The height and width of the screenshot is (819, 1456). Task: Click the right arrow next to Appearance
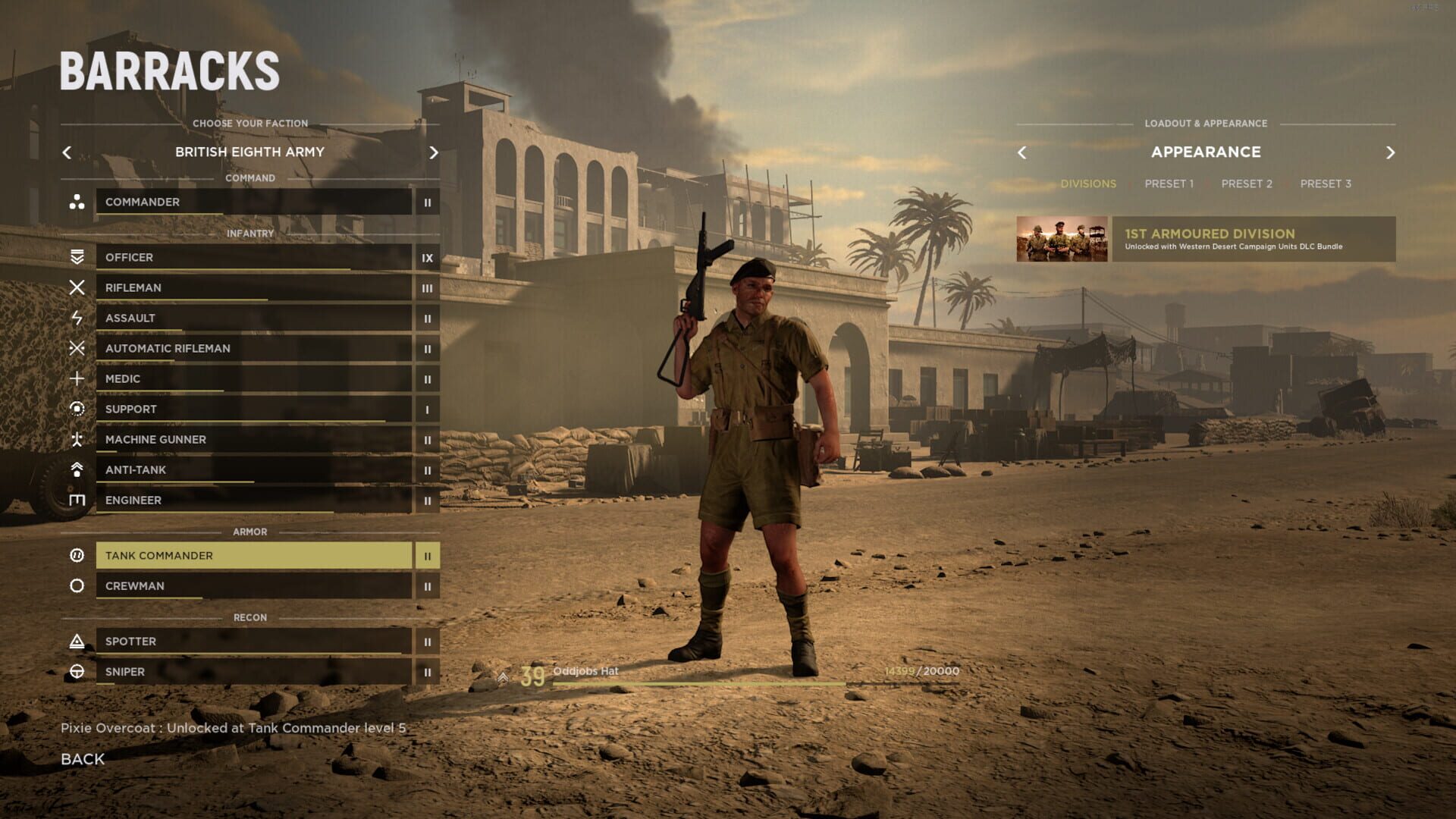coord(1392,152)
